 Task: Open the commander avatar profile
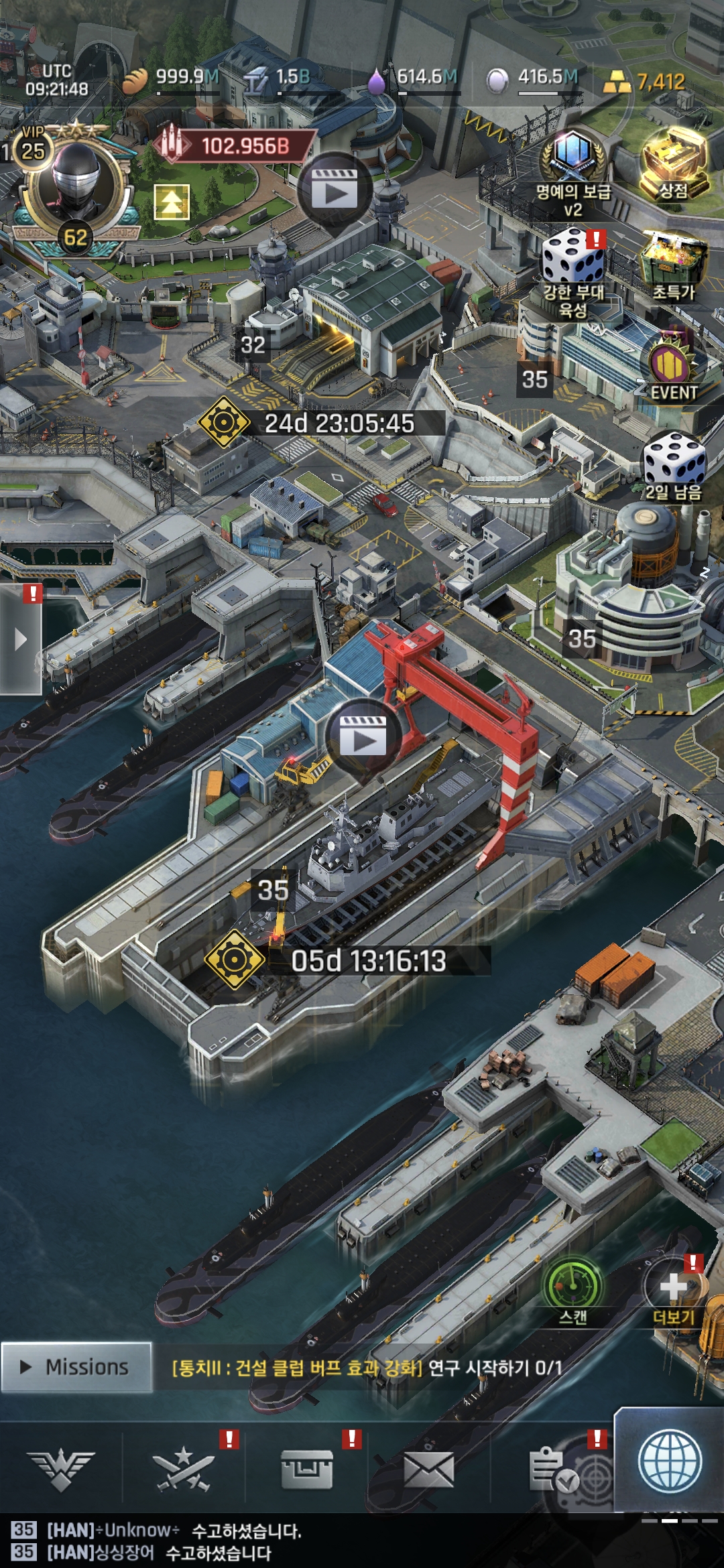click(75, 181)
